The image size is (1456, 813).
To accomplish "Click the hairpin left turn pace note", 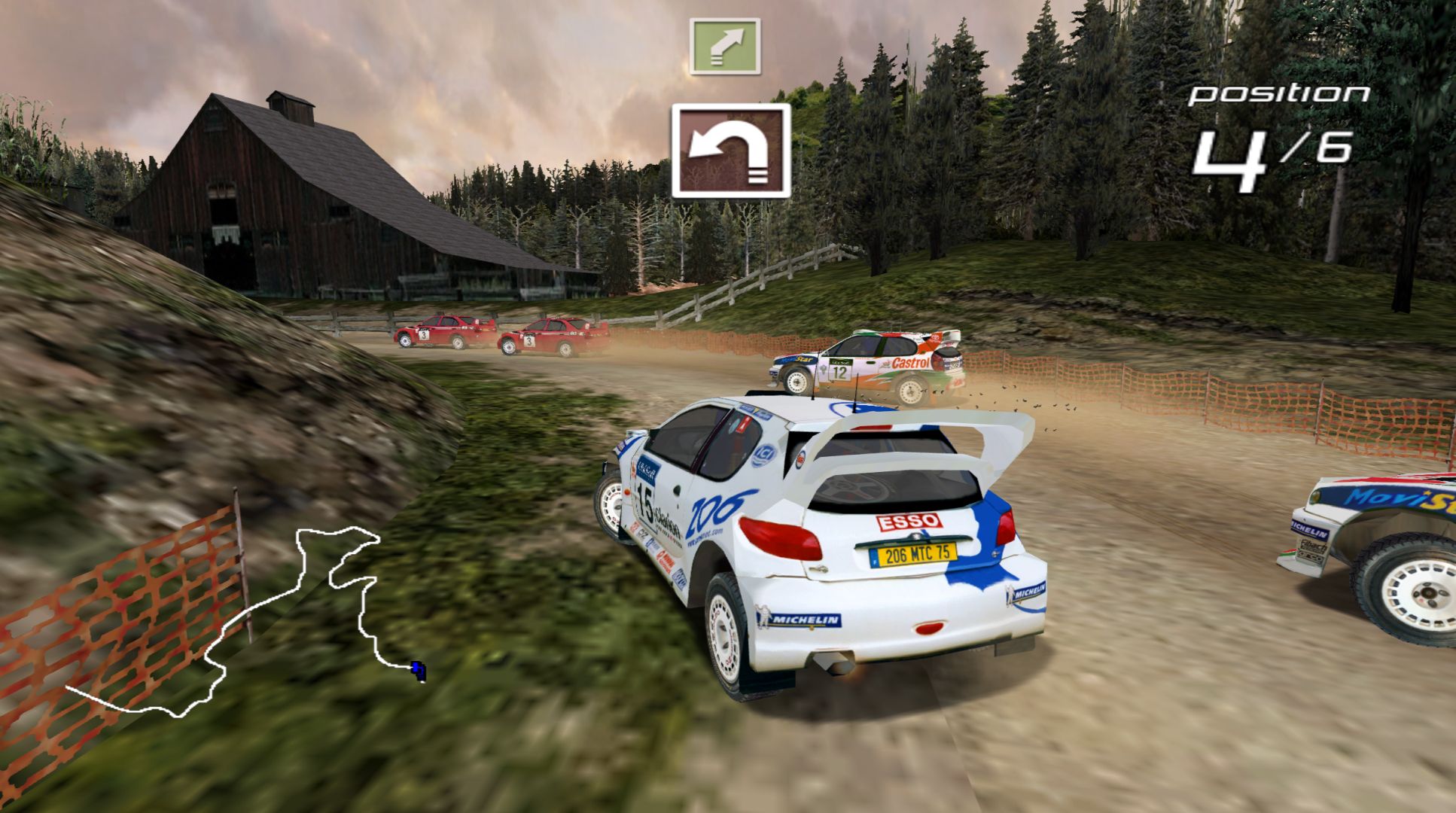I will point(731,151).
